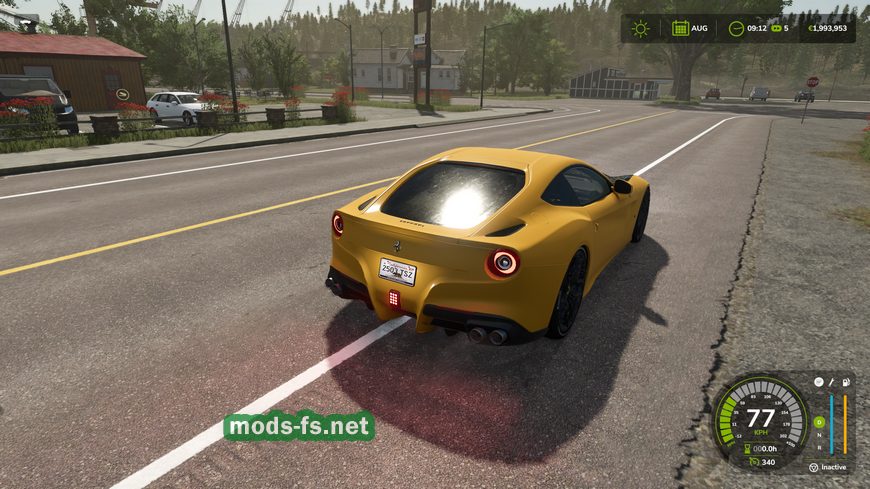The image size is (870, 489).
Task: Click the clock time icon
Action: pos(736,28)
